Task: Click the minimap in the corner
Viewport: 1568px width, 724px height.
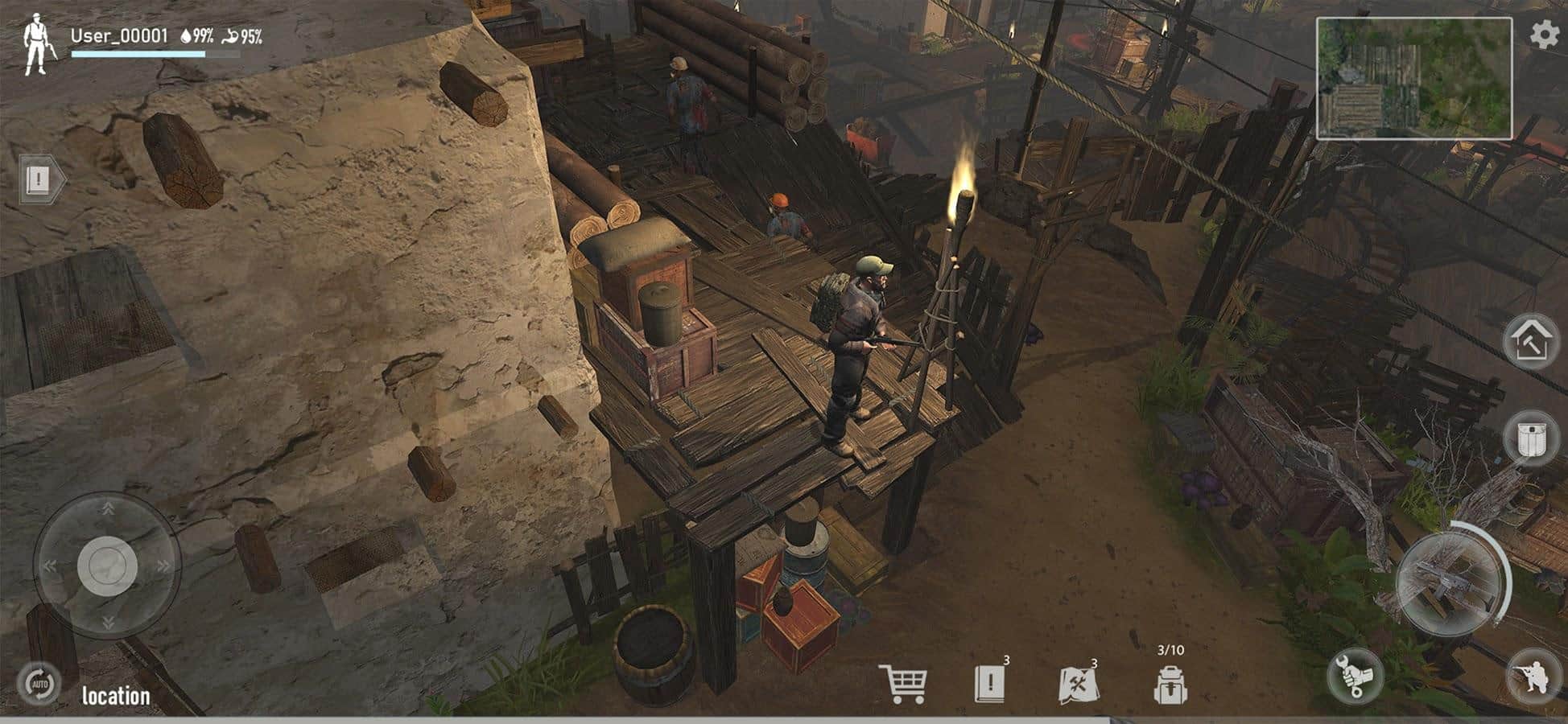Action: [x=1413, y=79]
